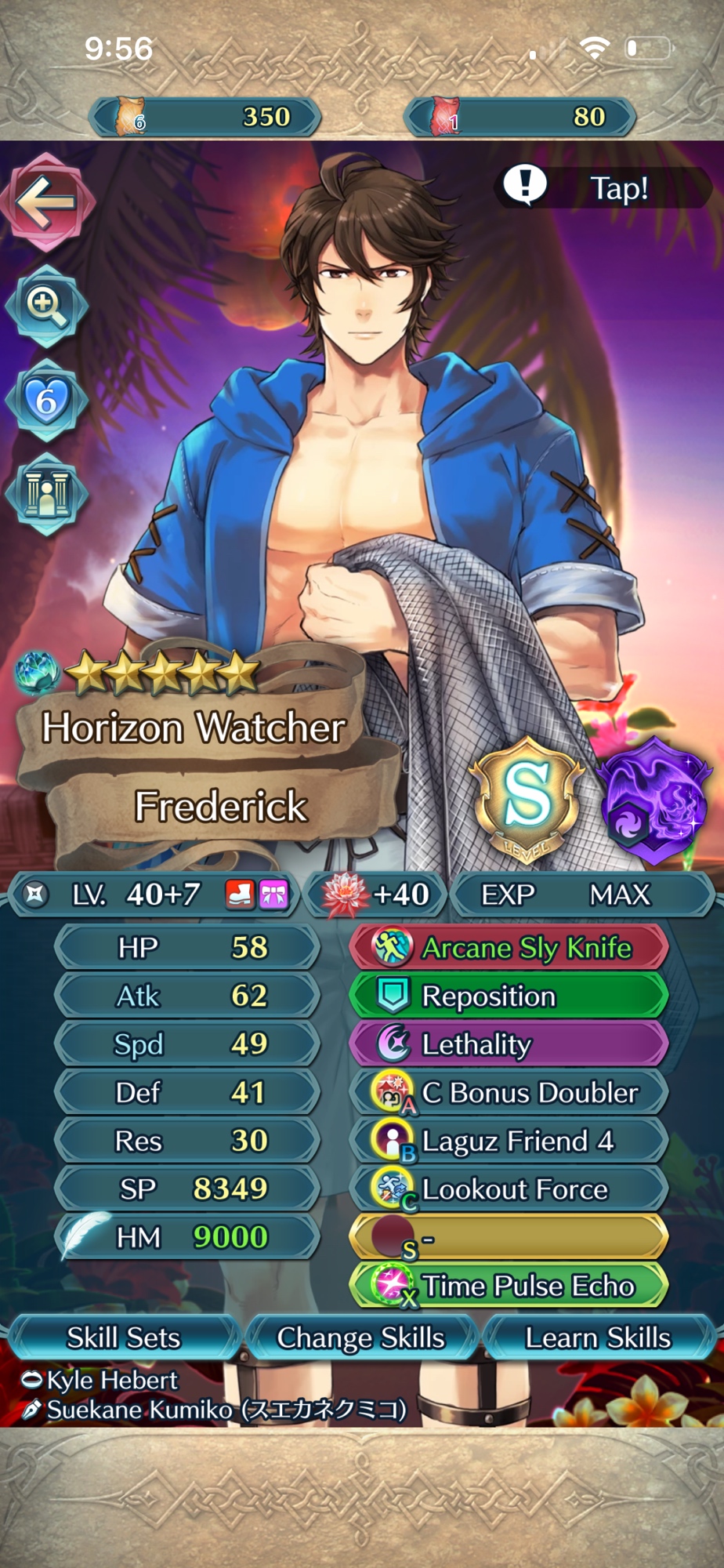Tap the Dragonflower +40 indicator
Viewport: 724px width, 1568px height.
[x=377, y=895]
